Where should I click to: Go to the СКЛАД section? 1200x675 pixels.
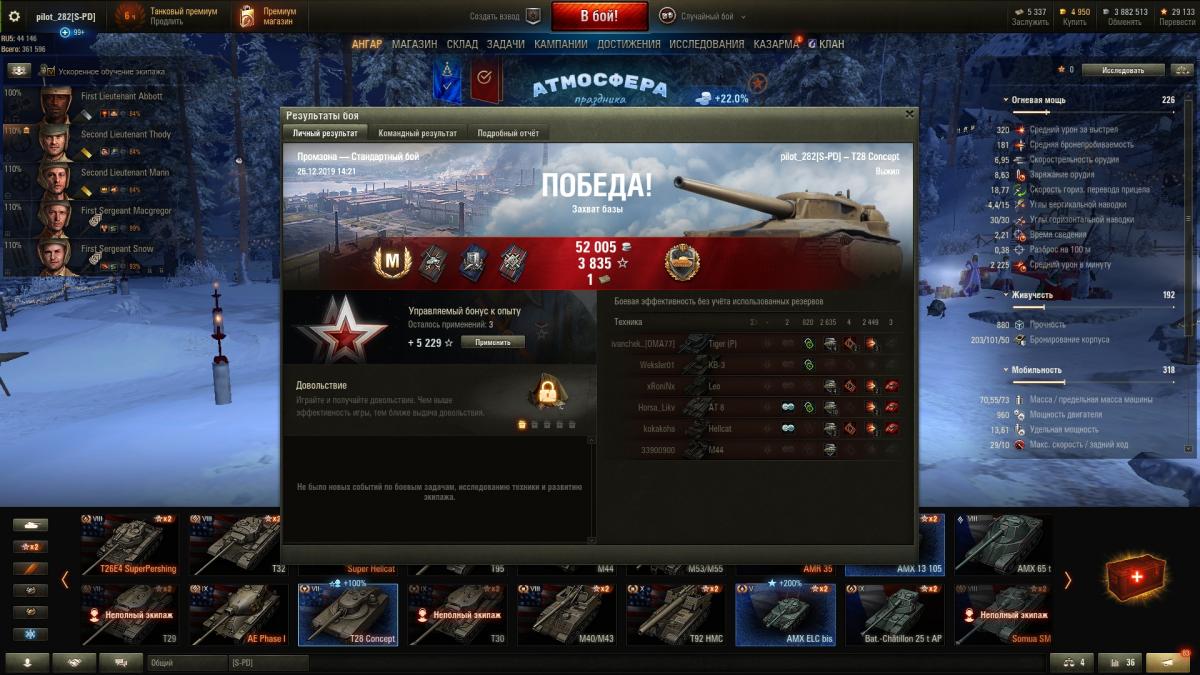point(462,44)
